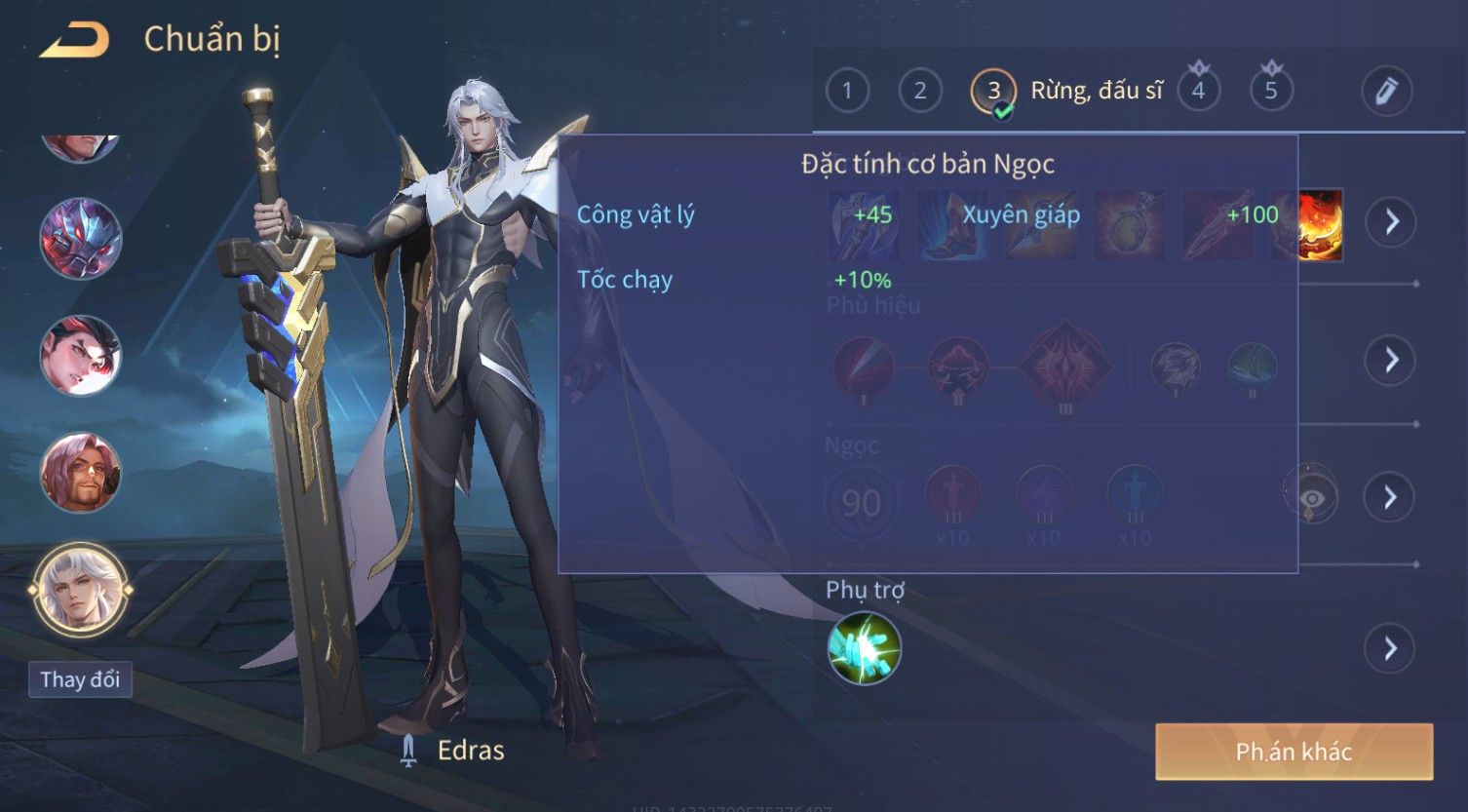Pick the bearded brown-haired hero portrait

point(81,474)
